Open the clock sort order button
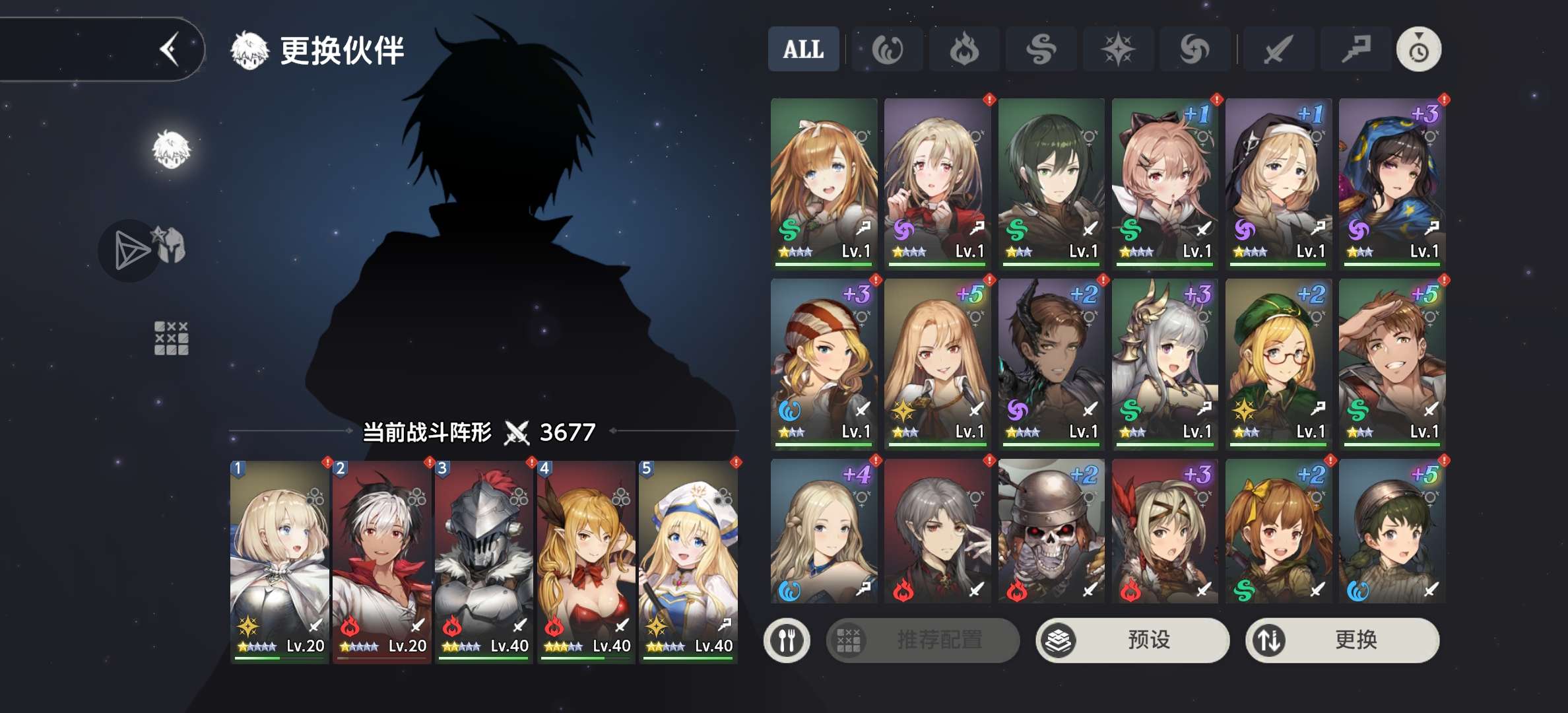The image size is (1568, 713). (1418, 50)
